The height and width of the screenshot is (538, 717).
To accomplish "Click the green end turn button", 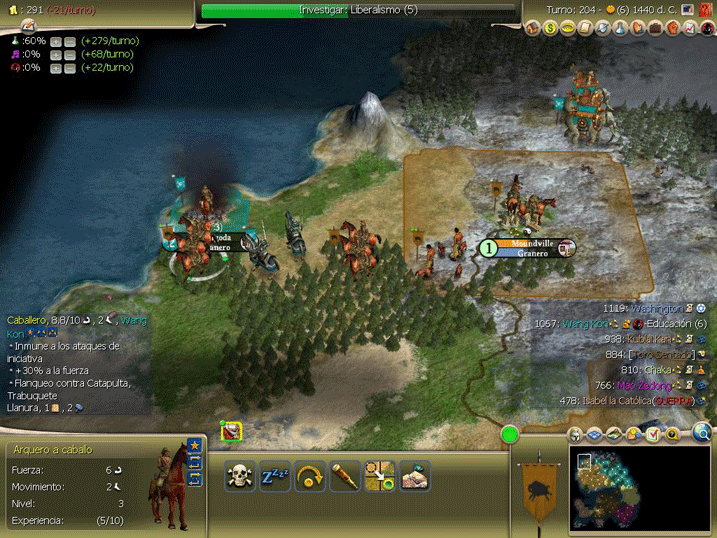I will pos(510,435).
